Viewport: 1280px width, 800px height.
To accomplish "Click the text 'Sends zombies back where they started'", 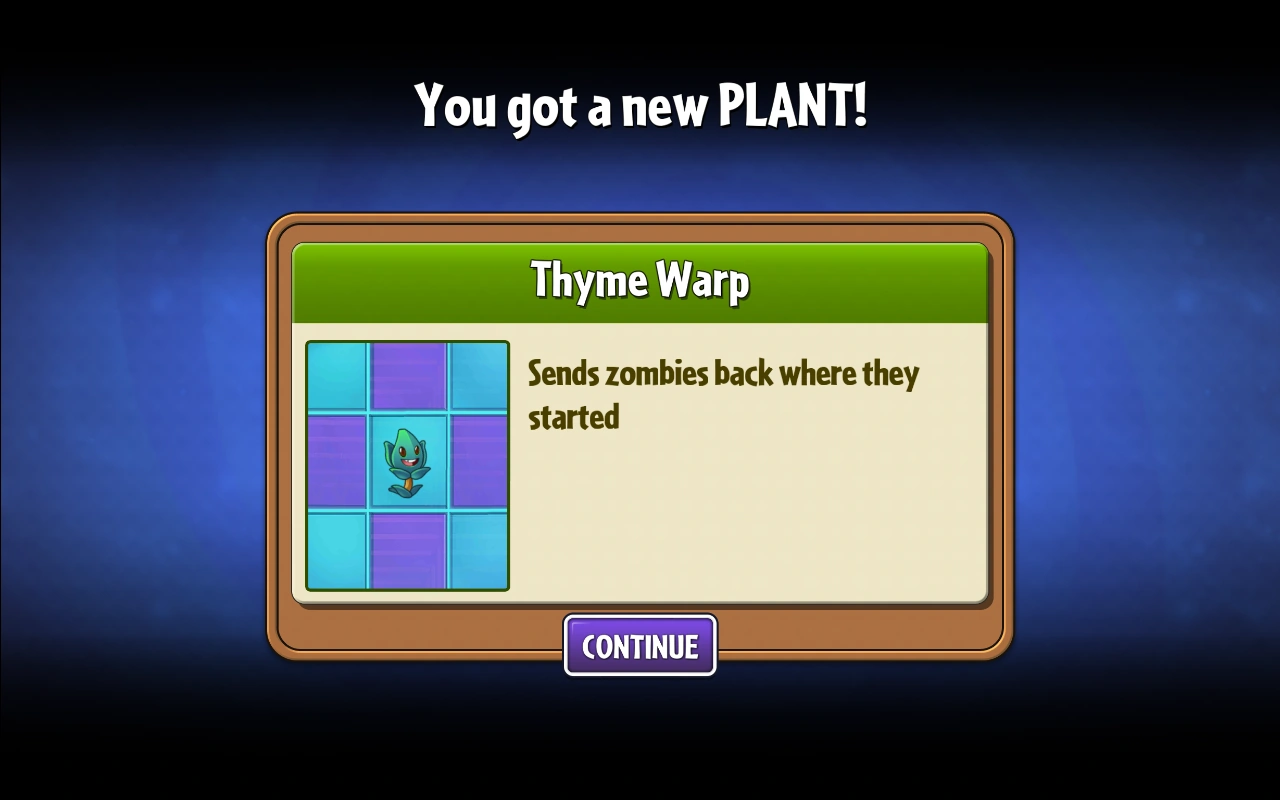I will [722, 395].
